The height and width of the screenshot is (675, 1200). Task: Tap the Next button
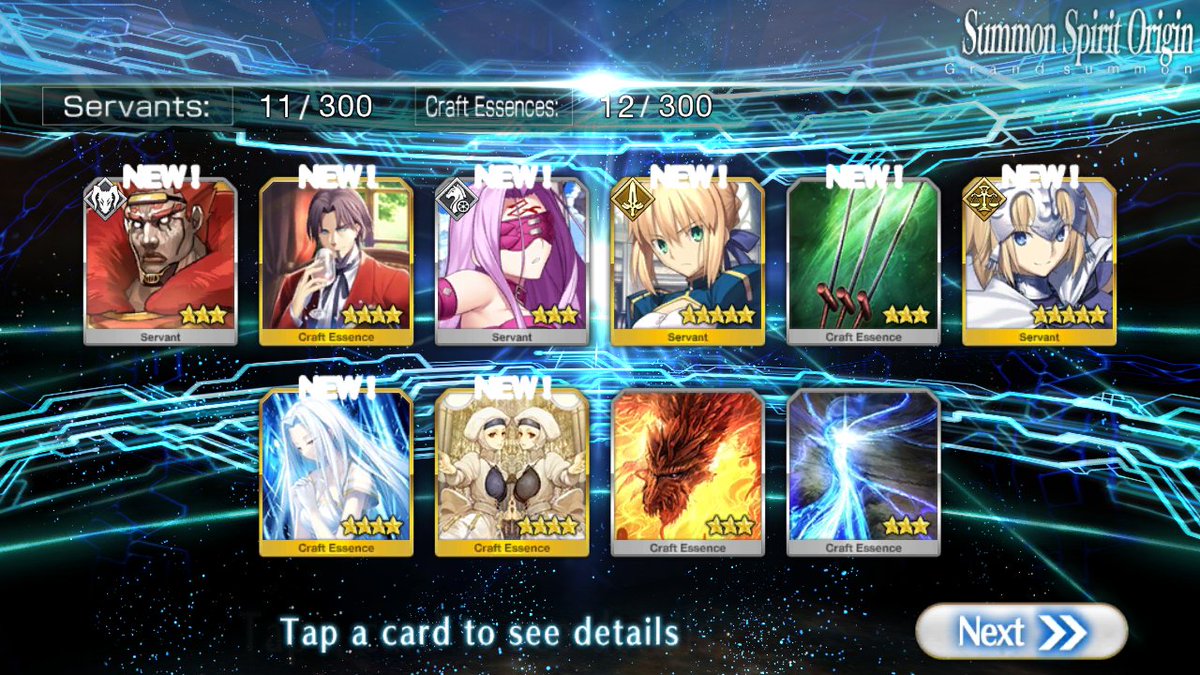tap(1020, 631)
